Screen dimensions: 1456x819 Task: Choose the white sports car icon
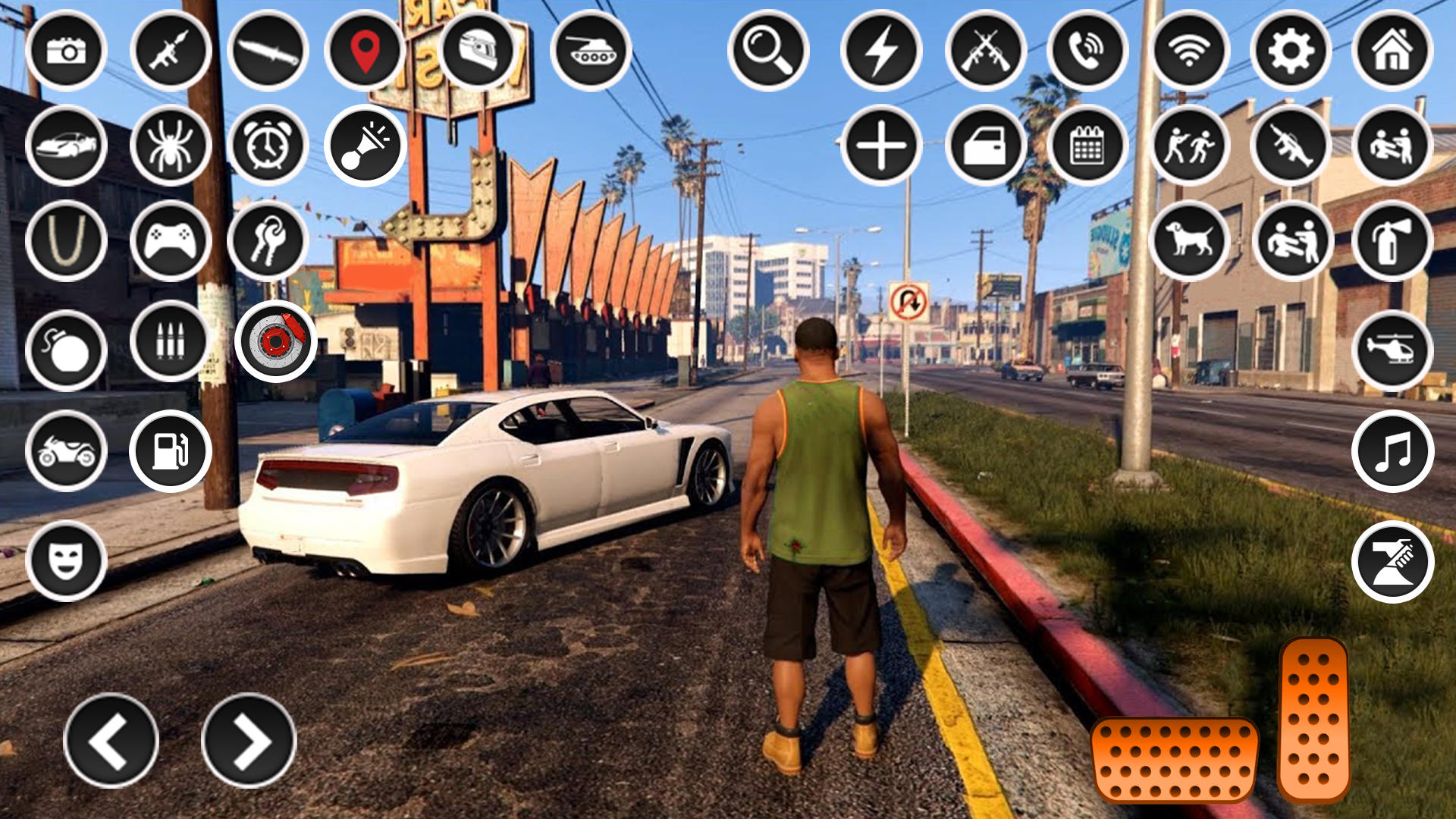(66, 145)
